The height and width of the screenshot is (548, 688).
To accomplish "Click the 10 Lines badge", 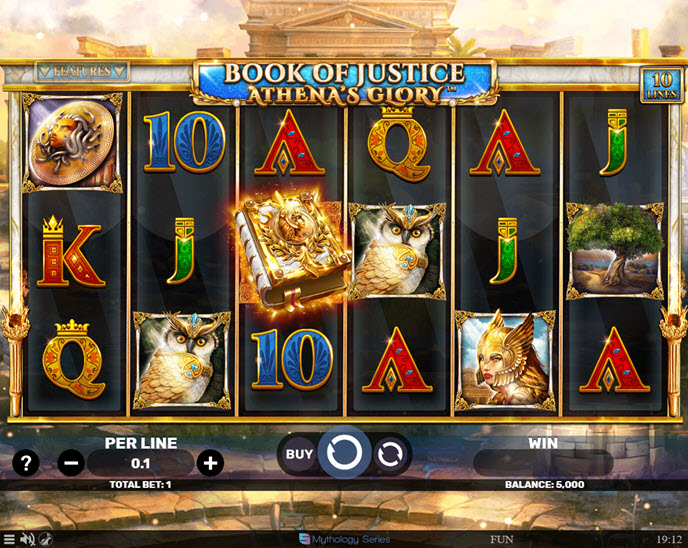I will (659, 83).
